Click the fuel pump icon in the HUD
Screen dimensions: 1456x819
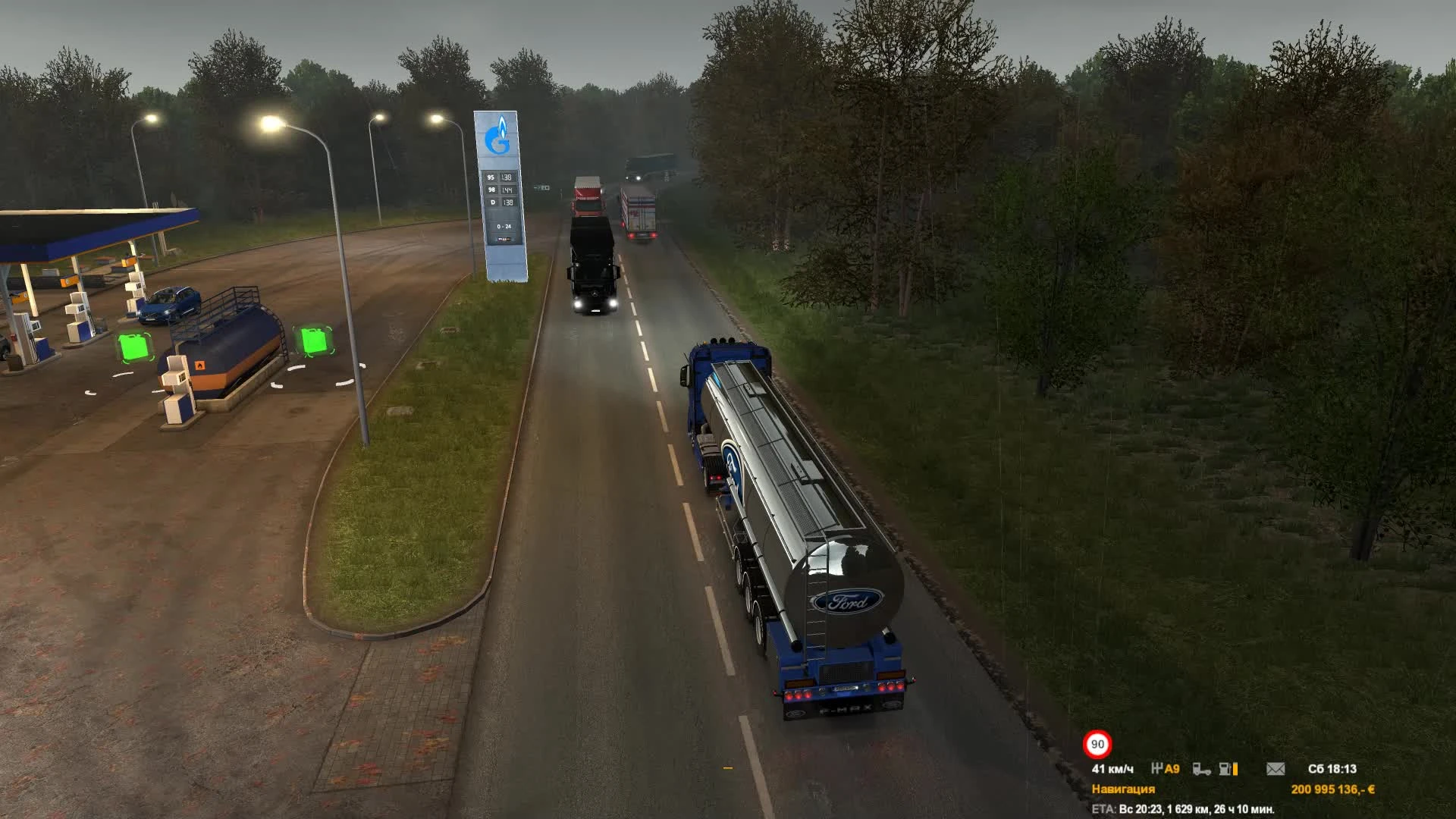(1224, 770)
